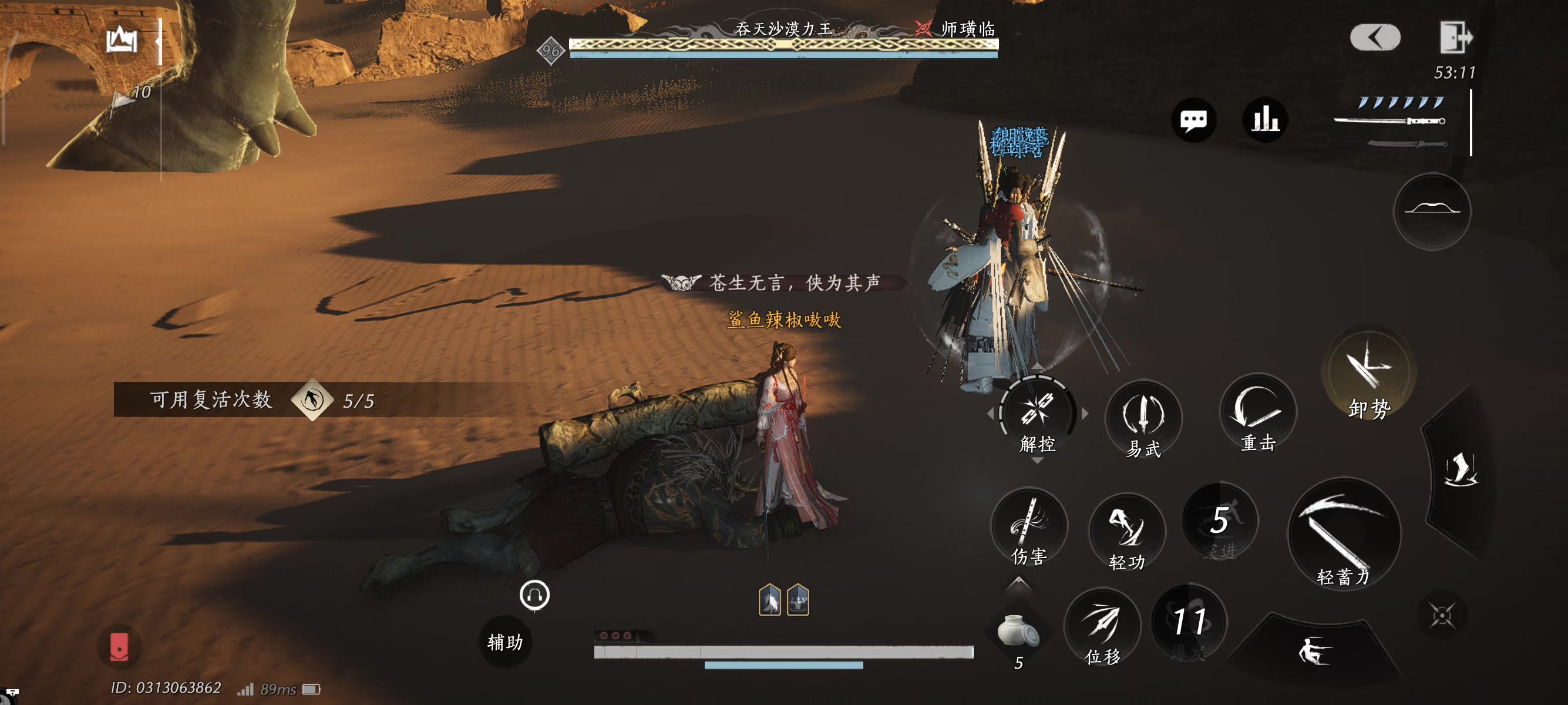Viewport: 1568px width, 705px height.
Task: Use the healing medicine jar
Action: click(1018, 632)
